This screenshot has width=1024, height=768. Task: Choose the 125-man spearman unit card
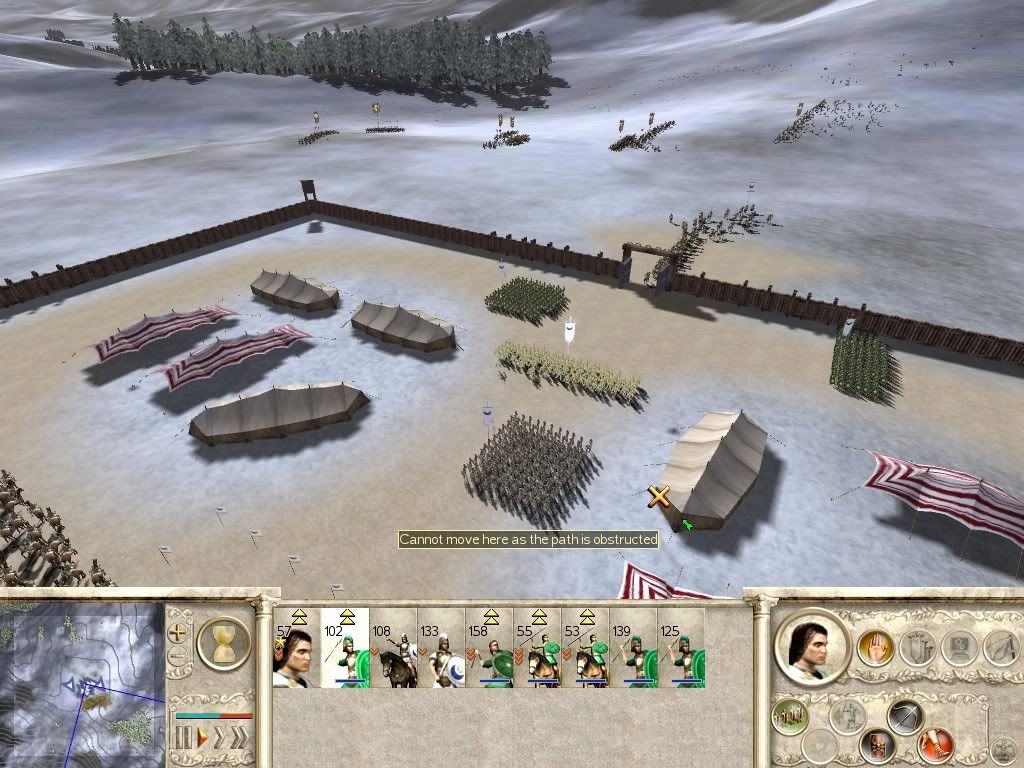pos(681,648)
